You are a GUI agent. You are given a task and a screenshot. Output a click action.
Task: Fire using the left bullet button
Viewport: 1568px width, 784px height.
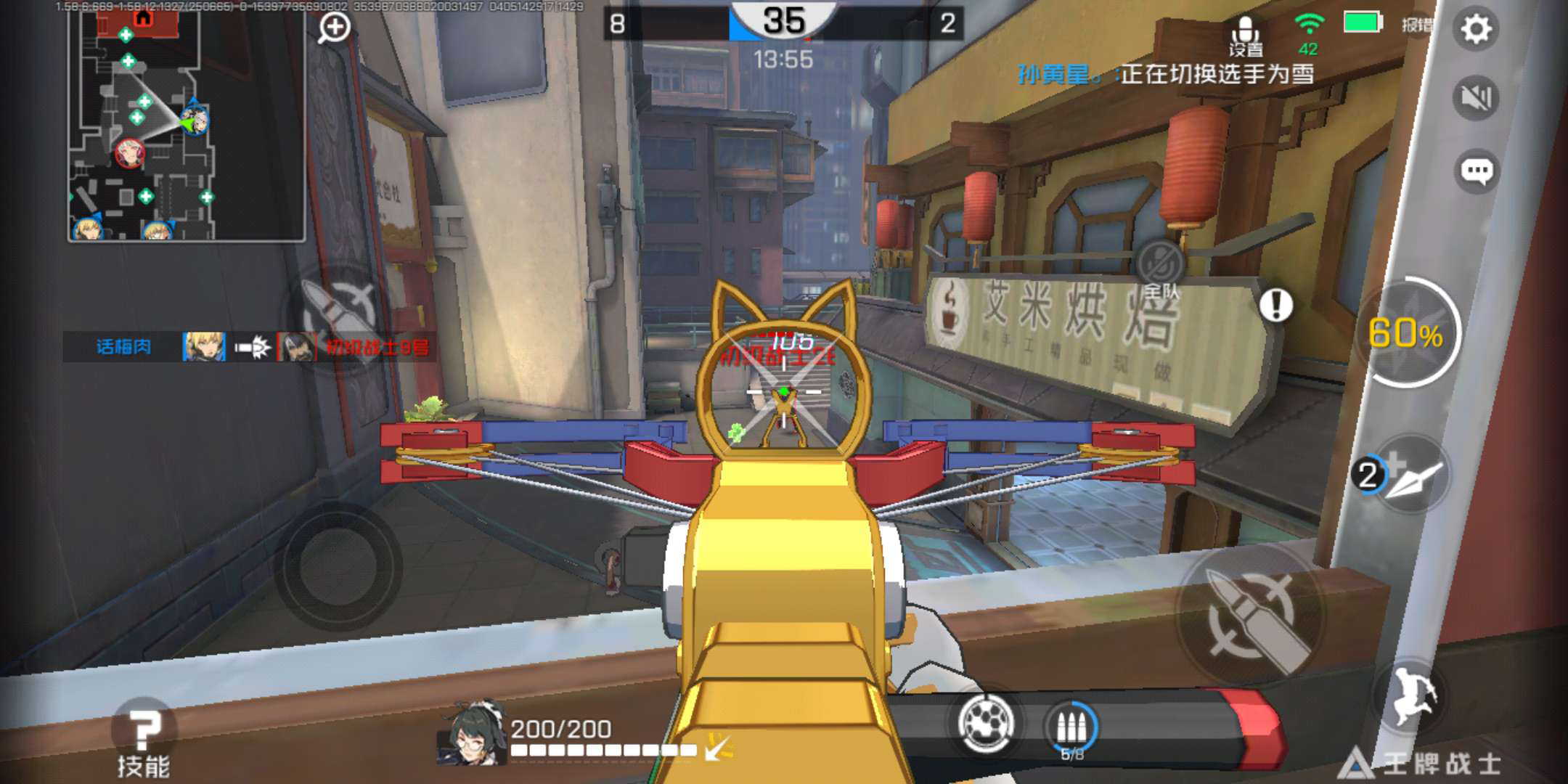coord(338,312)
